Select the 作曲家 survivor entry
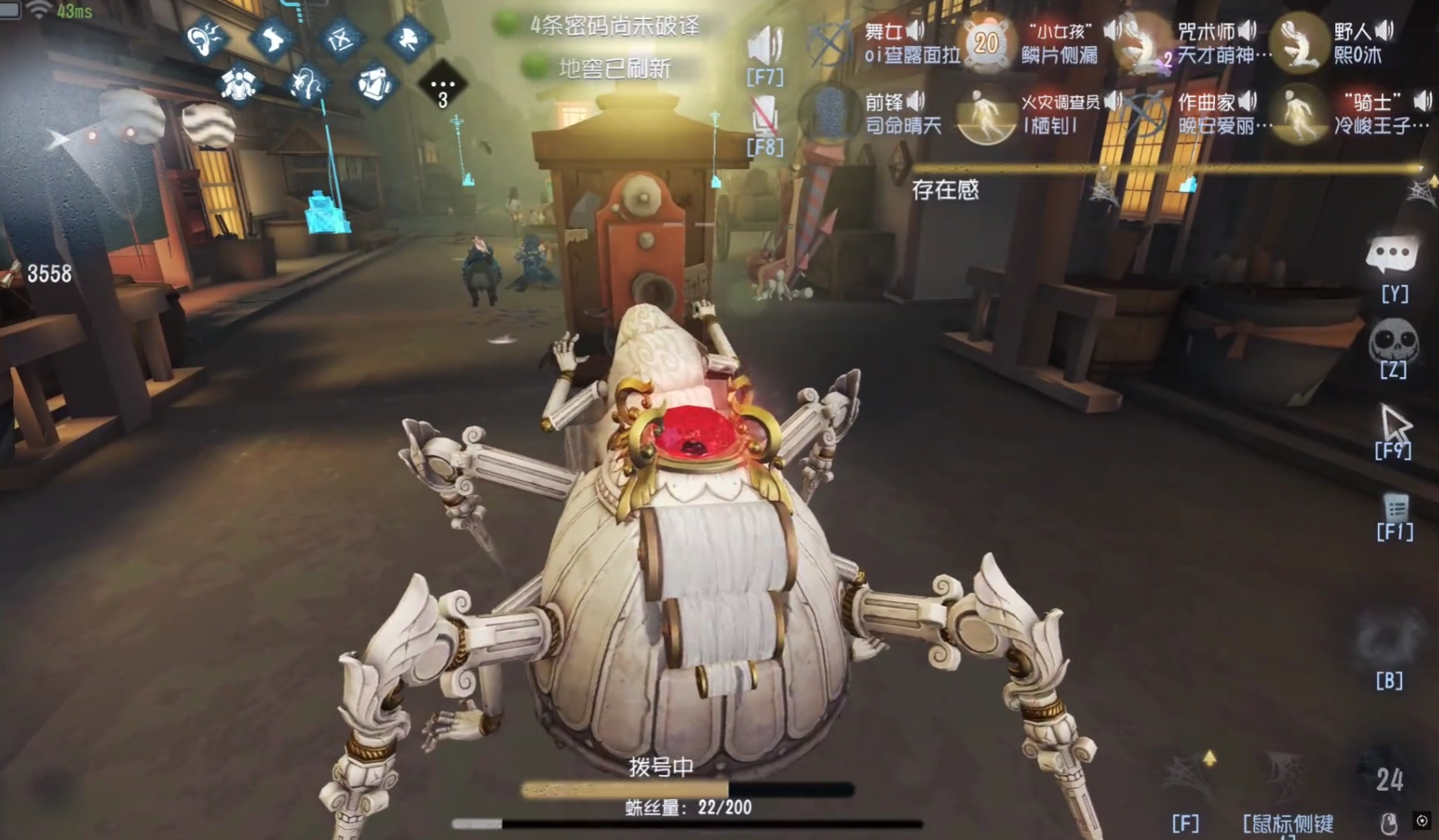This screenshot has height=840, width=1439. coord(1204,114)
